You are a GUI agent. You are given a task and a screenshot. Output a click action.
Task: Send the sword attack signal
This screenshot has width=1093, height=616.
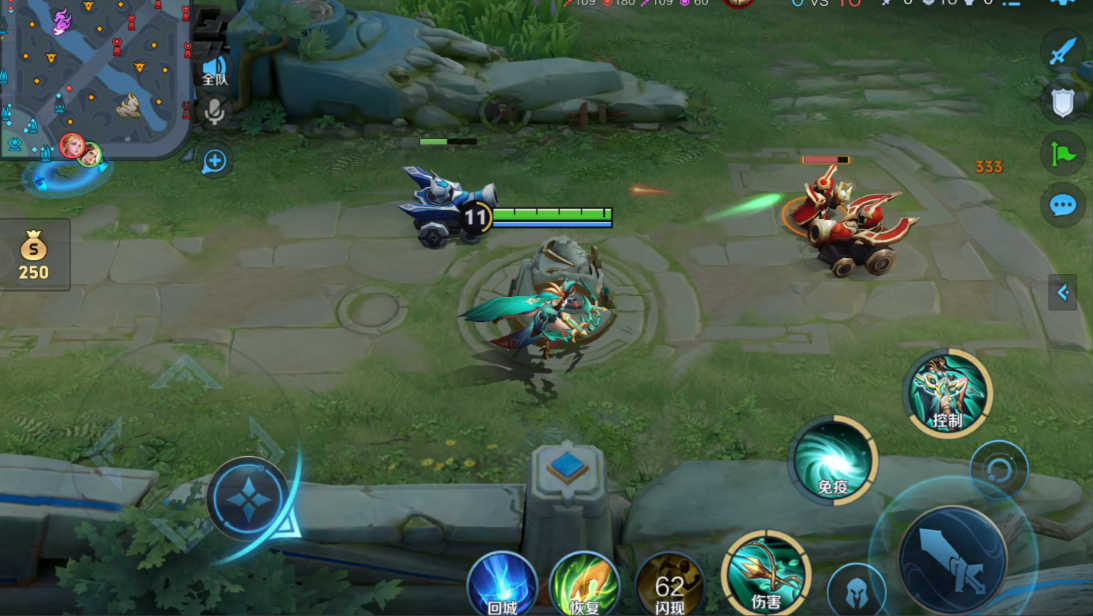tap(1062, 51)
